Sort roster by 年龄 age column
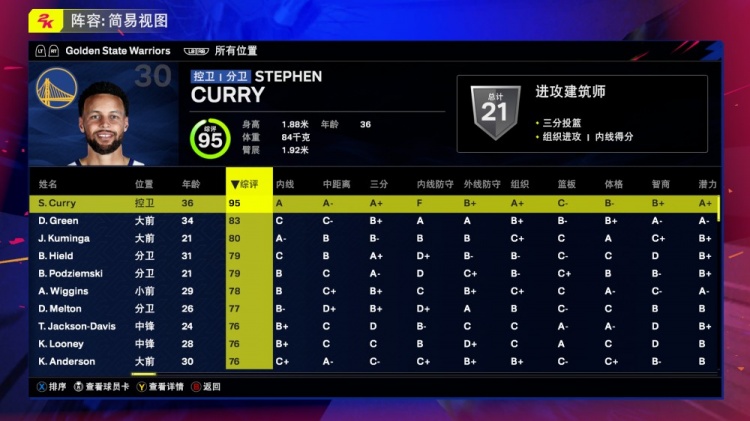This screenshot has width=750, height=421. pos(191,184)
